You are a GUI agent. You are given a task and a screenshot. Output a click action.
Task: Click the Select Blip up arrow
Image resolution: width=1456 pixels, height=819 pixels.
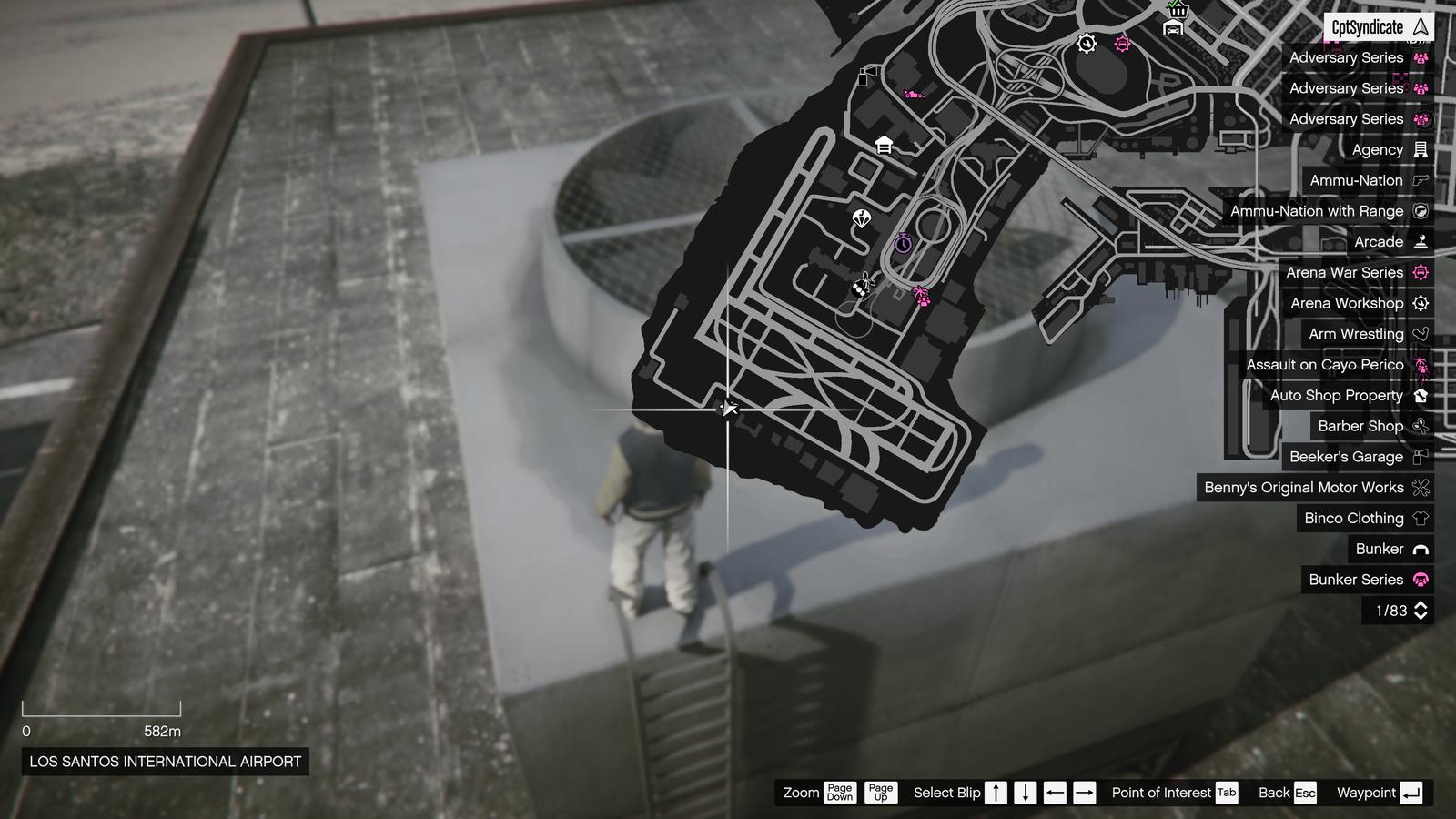[996, 793]
